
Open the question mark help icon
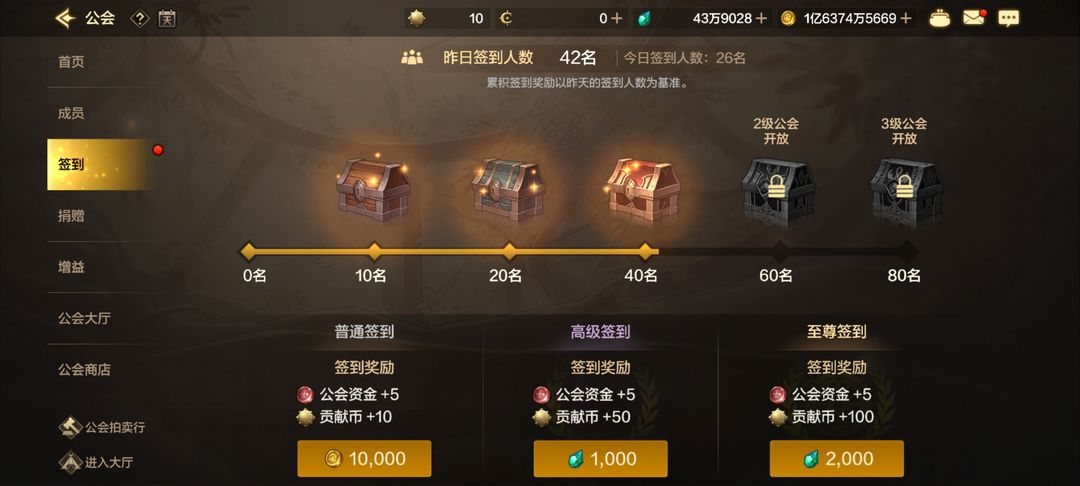pyautogui.click(x=140, y=18)
